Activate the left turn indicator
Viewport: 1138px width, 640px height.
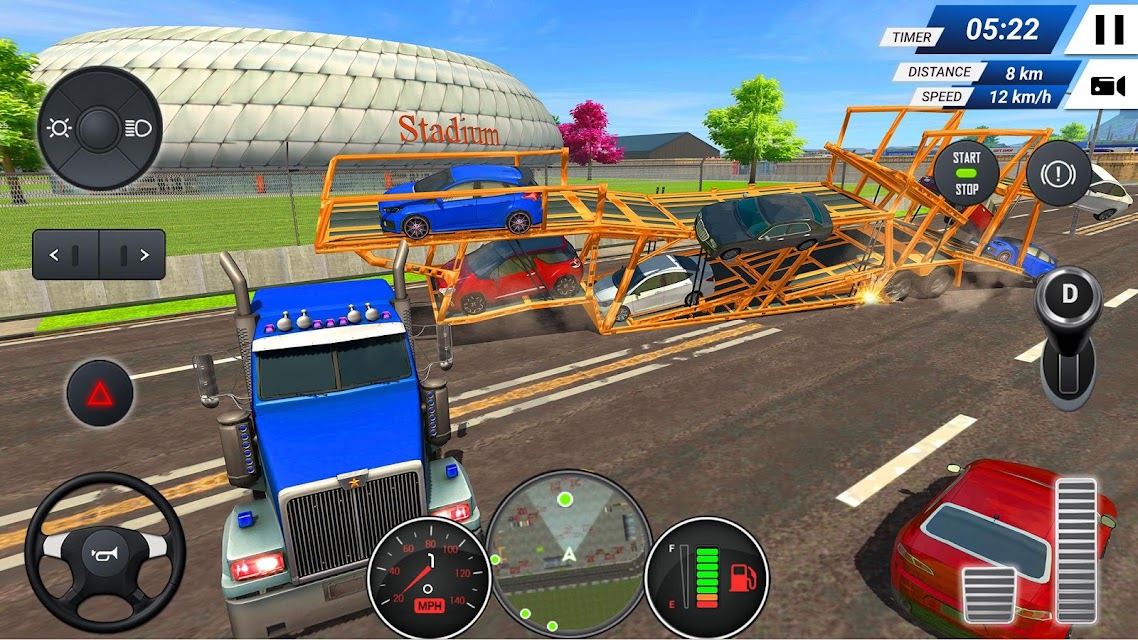pyautogui.click(x=66, y=255)
